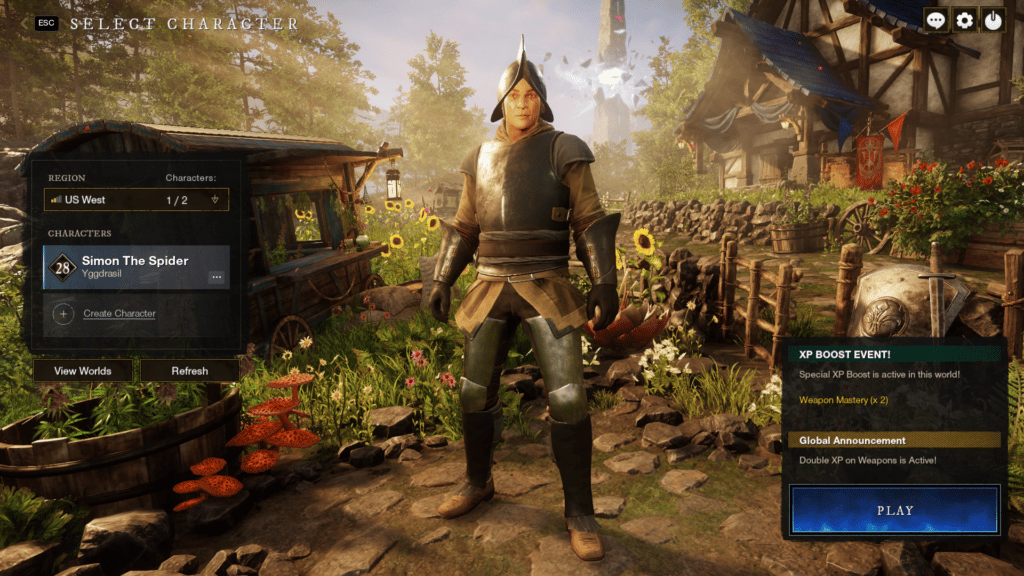Screen dimensions: 1024x576
Task: Open the chat bubble icon
Action: coord(936,20)
